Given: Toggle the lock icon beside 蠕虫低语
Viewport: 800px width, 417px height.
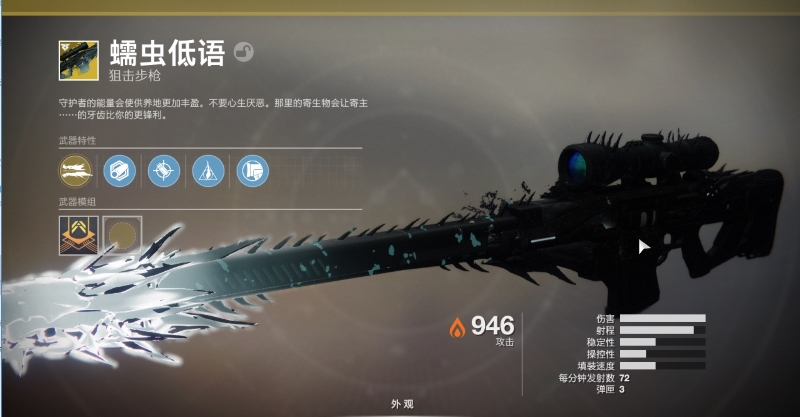Looking at the screenshot, I should click(243, 51).
